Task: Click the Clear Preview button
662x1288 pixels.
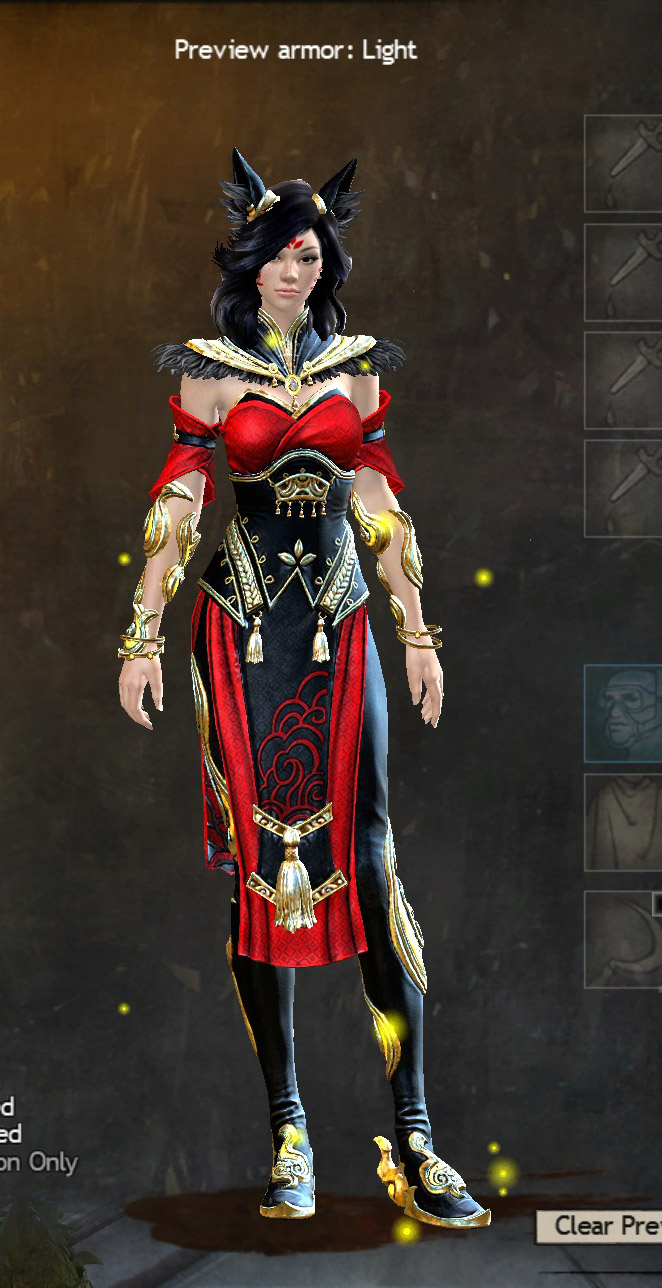Action: [x=600, y=1226]
